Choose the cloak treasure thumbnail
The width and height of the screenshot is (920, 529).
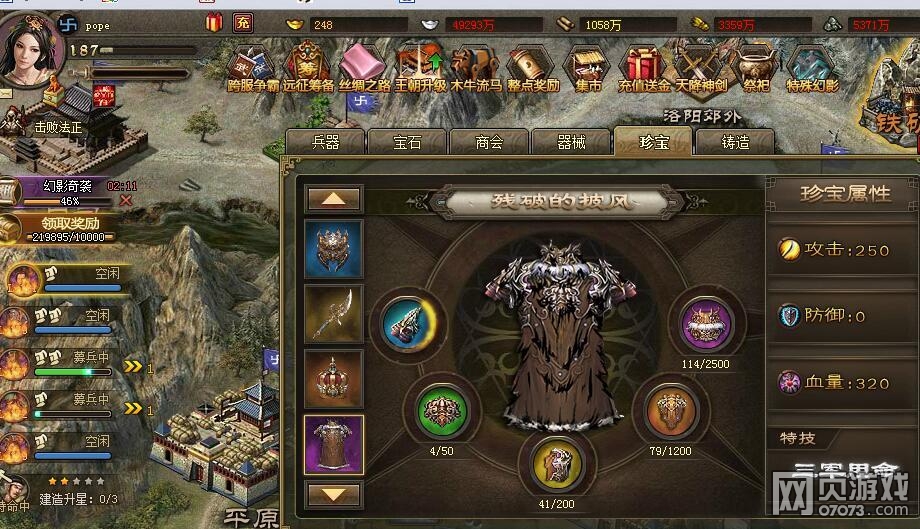click(x=333, y=444)
